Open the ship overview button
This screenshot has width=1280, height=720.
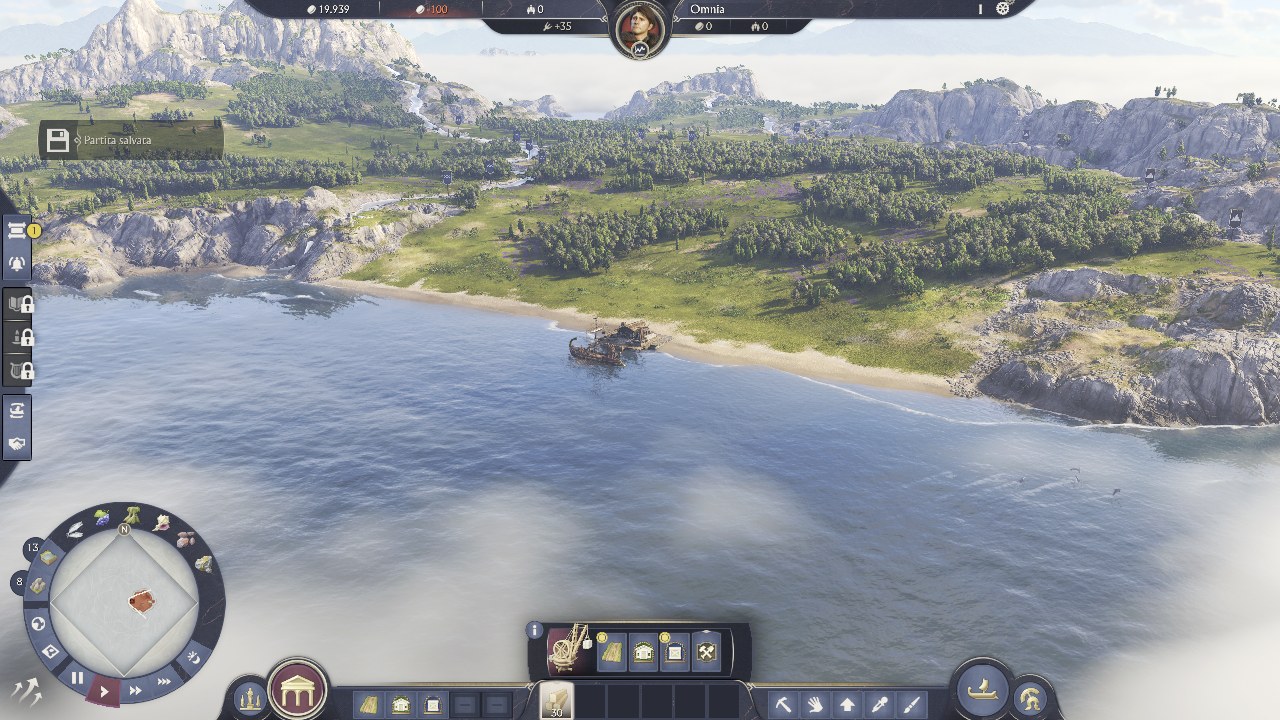click(x=982, y=689)
